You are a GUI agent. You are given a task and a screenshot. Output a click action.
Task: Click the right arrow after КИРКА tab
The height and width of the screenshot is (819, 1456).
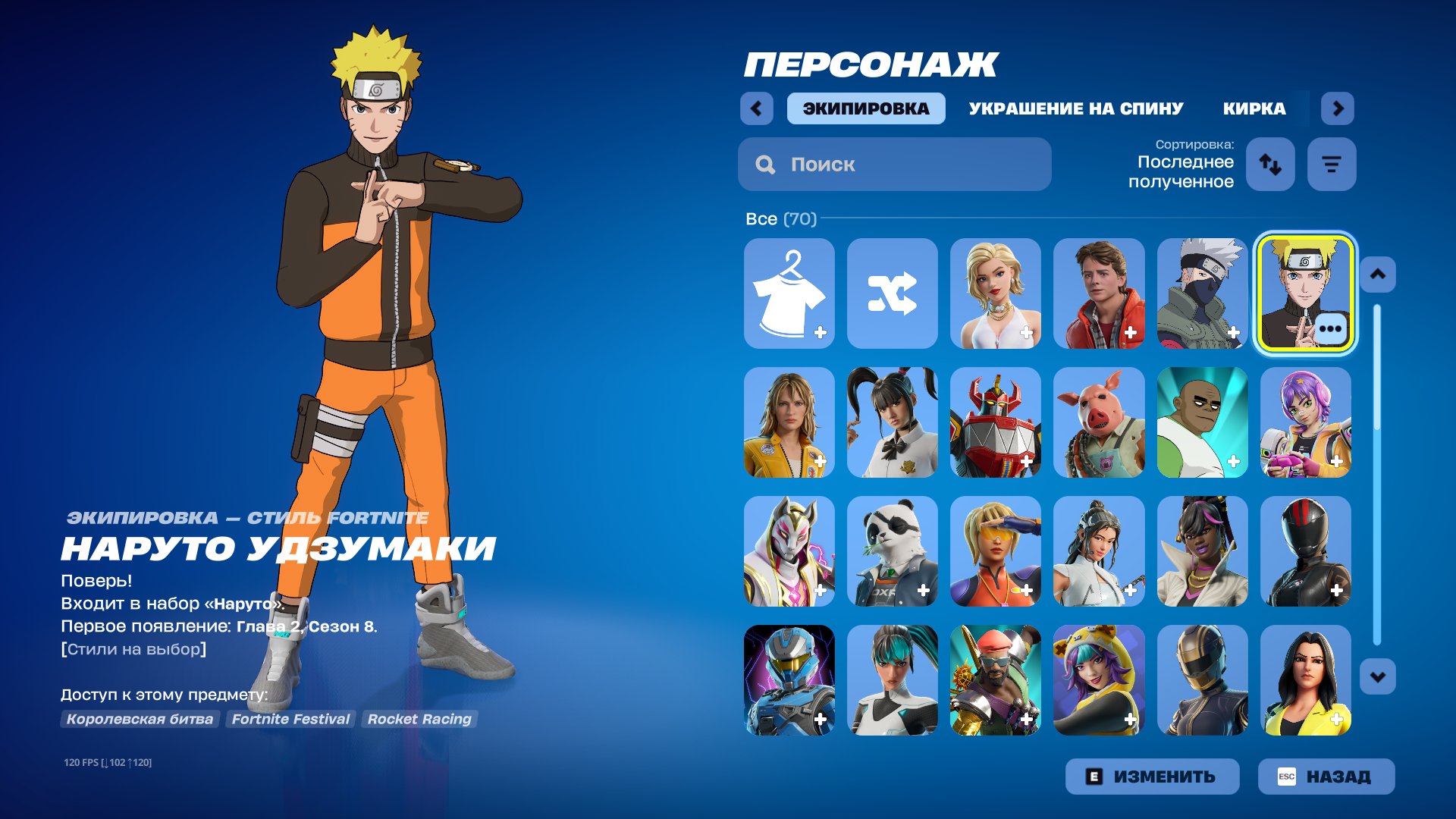pyautogui.click(x=1338, y=108)
